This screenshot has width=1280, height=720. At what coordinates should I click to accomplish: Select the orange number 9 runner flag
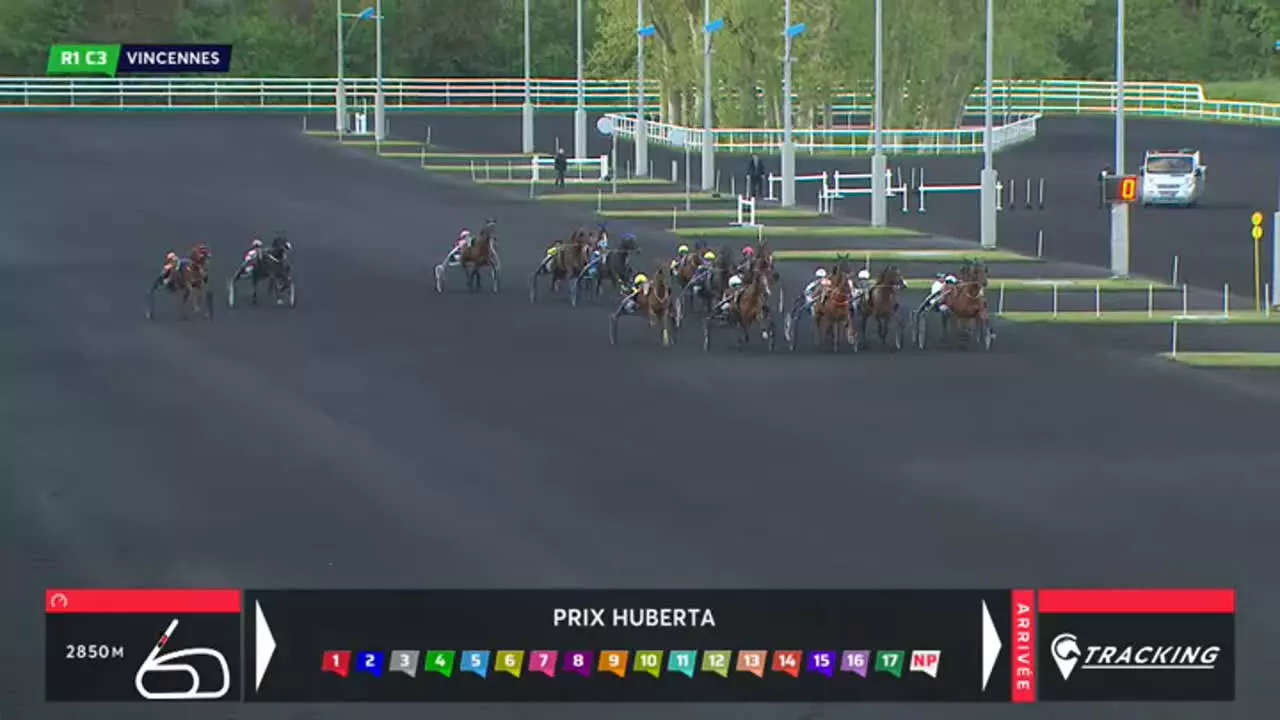612,662
